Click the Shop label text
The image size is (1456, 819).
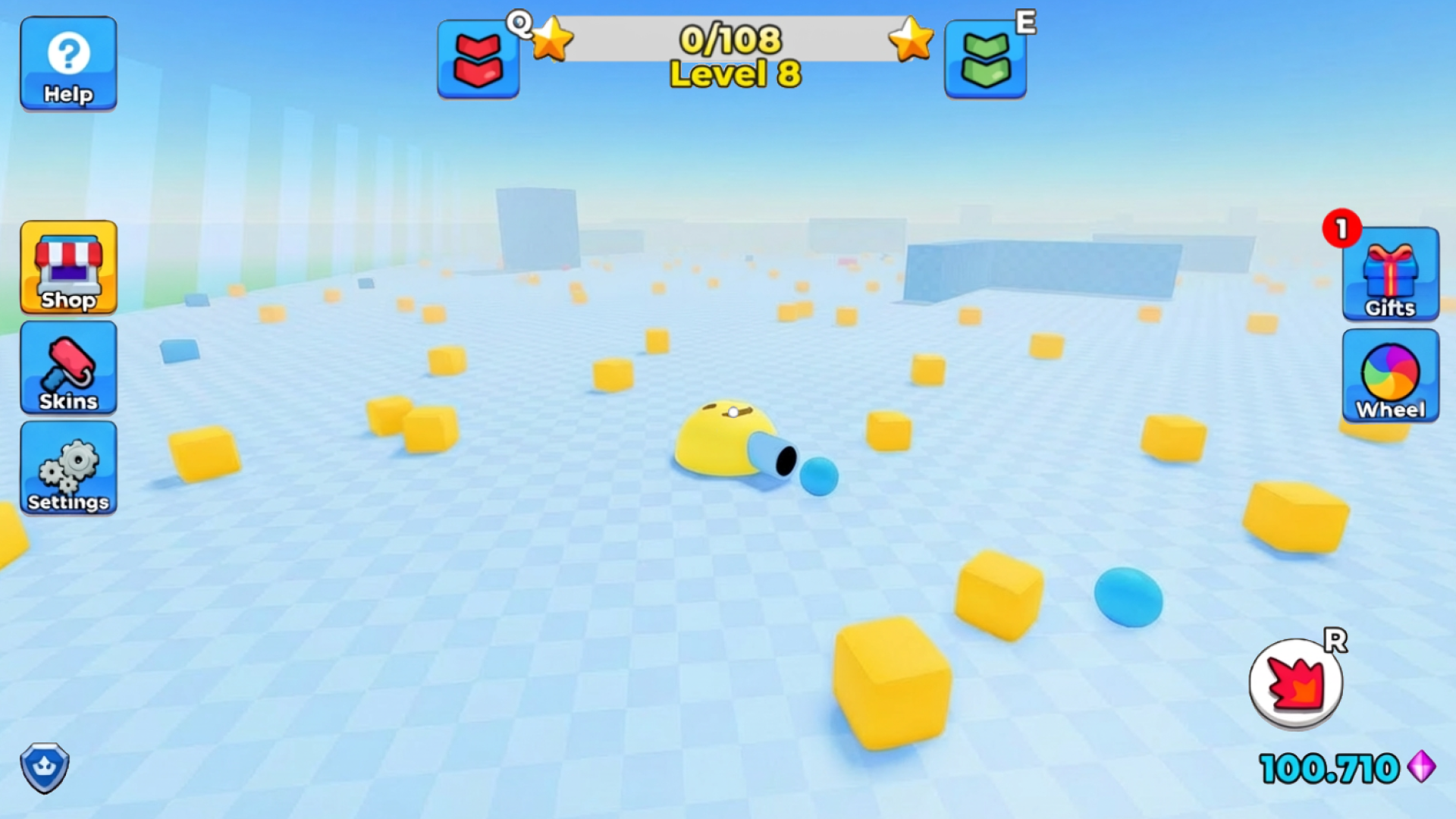coord(68,300)
